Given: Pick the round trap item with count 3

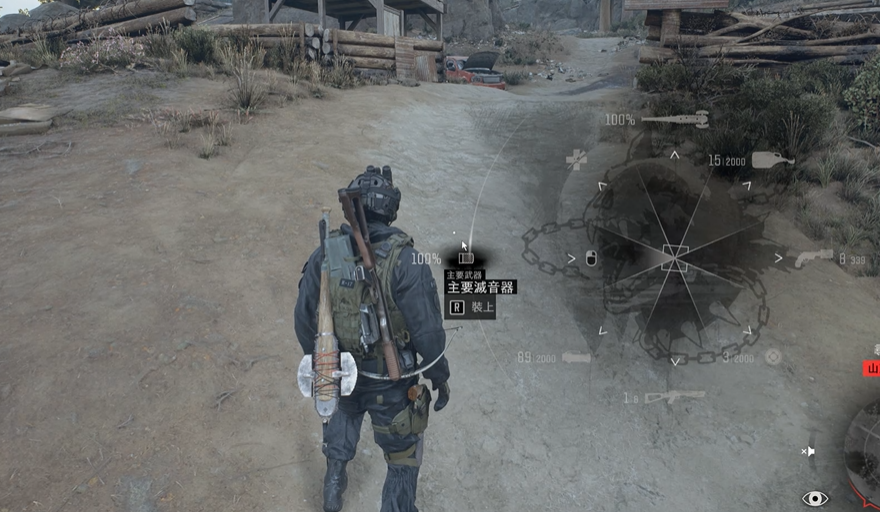Looking at the screenshot, I should click(x=772, y=356).
